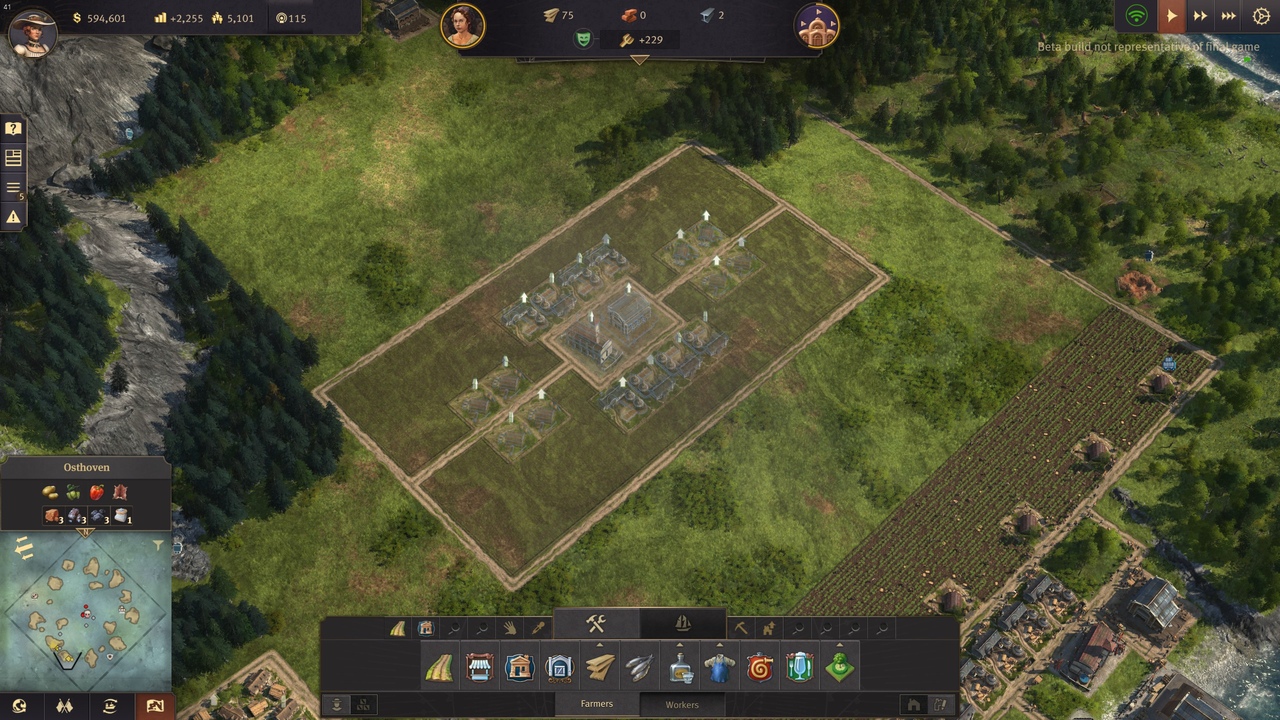Viewport: 1280px width, 720px height.
Task: Toggle the minimap filter funnel
Action: (x=159, y=545)
